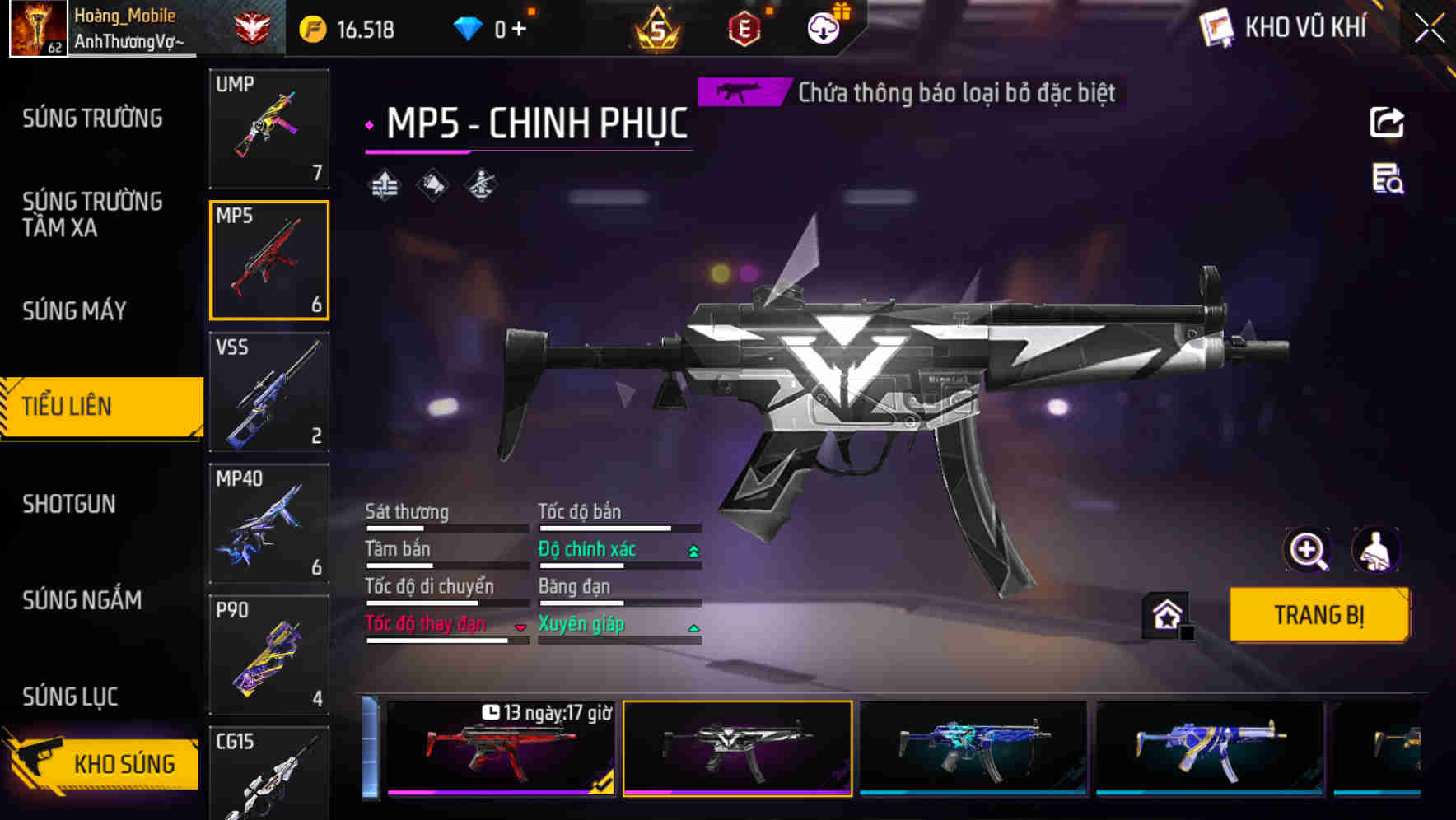
Task: Choose the VSS weapon tile
Action: (269, 392)
